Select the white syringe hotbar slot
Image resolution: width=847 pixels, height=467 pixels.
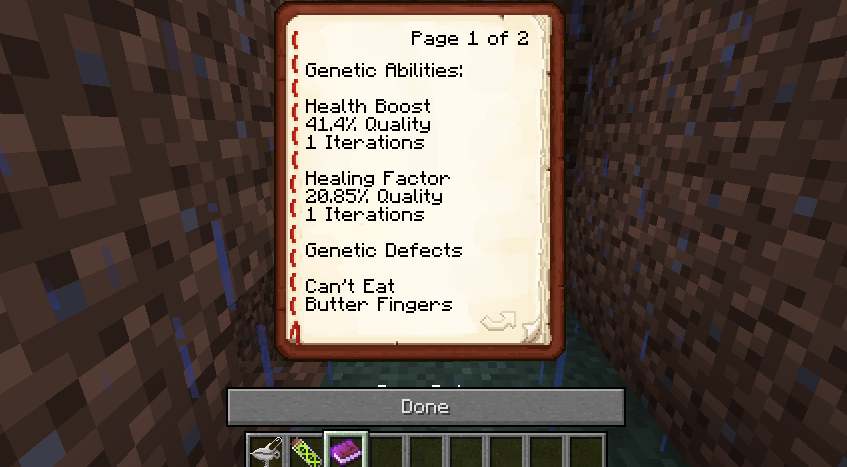coord(266,453)
